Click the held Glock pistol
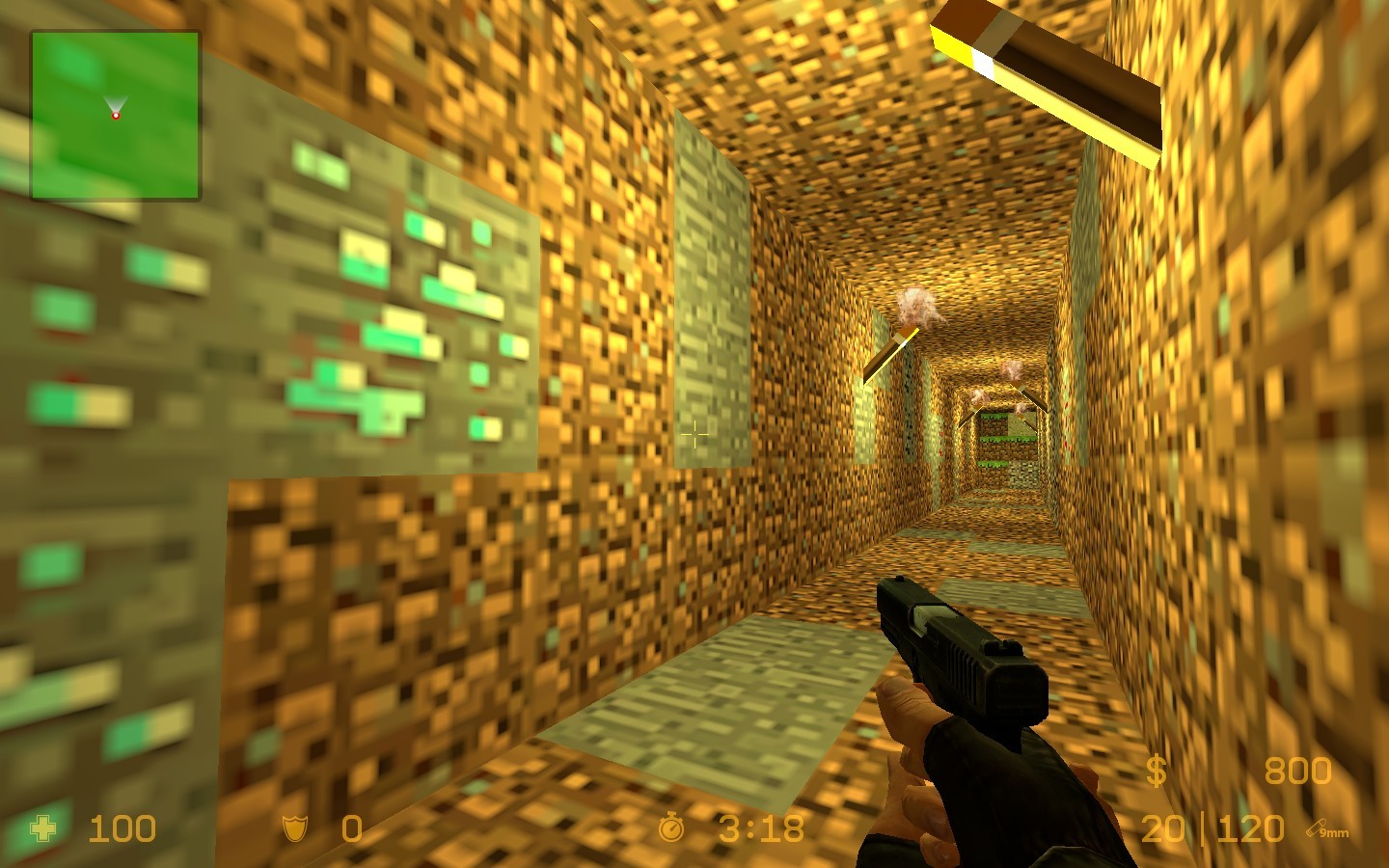1389x868 pixels. click(955, 656)
